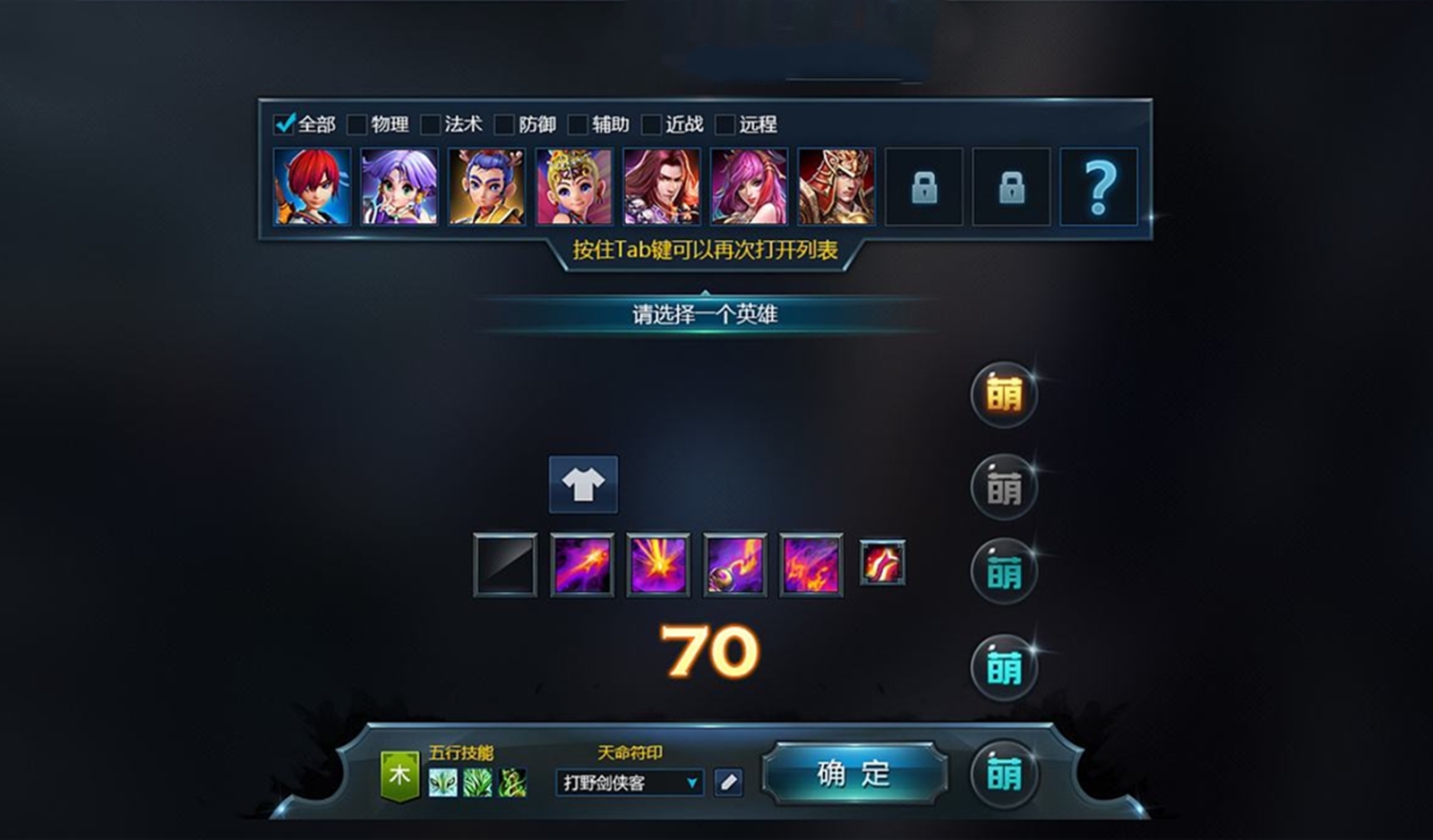Tick the 防御 filter checkbox

point(504,124)
